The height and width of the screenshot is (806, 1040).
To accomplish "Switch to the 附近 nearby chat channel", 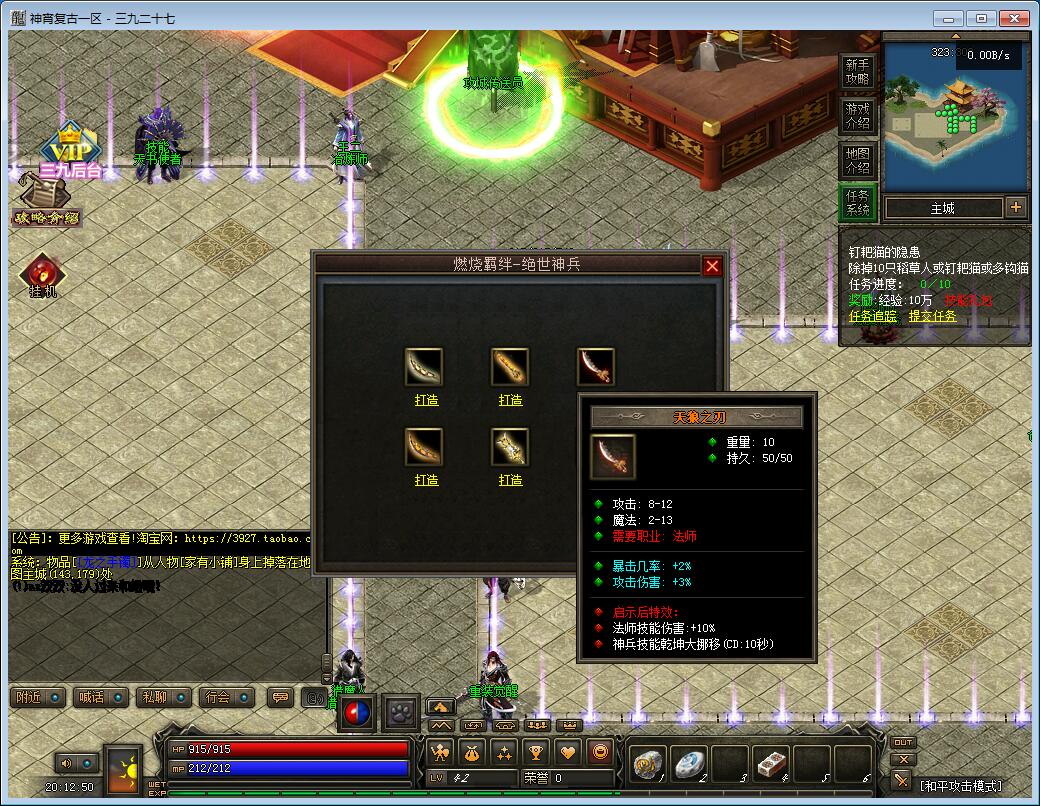I will pyautogui.click(x=39, y=697).
